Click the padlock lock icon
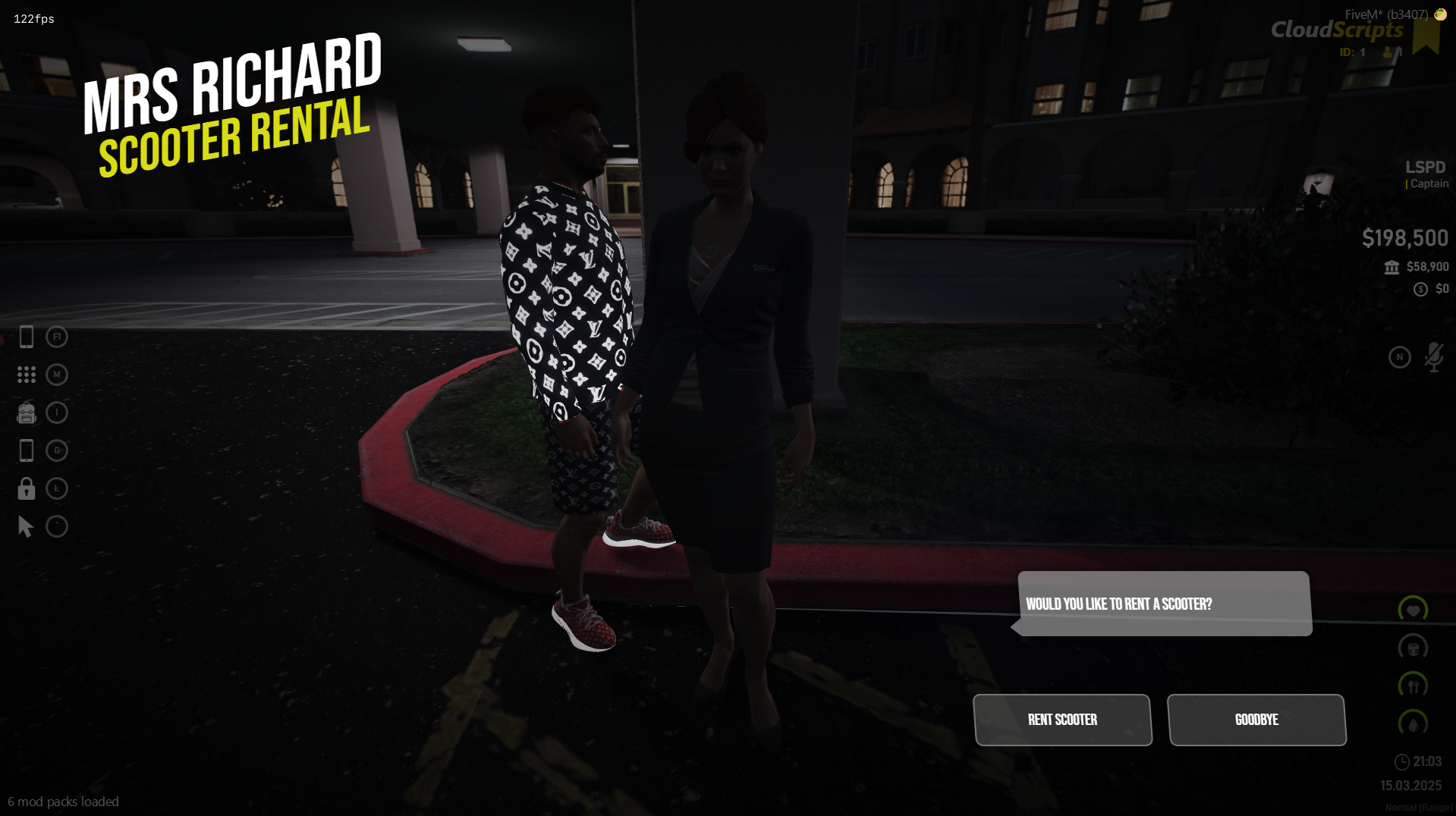The image size is (1456, 816). click(x=27, y=488)
